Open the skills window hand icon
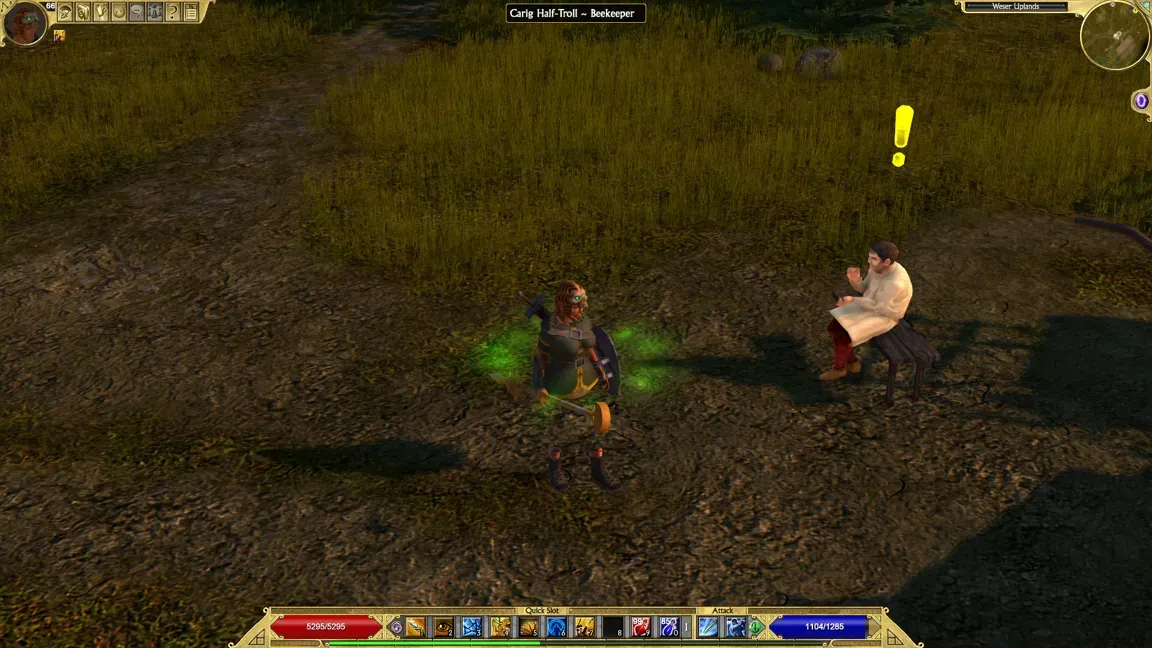Image resolution: width=1152 pixels, height=648 pixels. click(101, 12)
